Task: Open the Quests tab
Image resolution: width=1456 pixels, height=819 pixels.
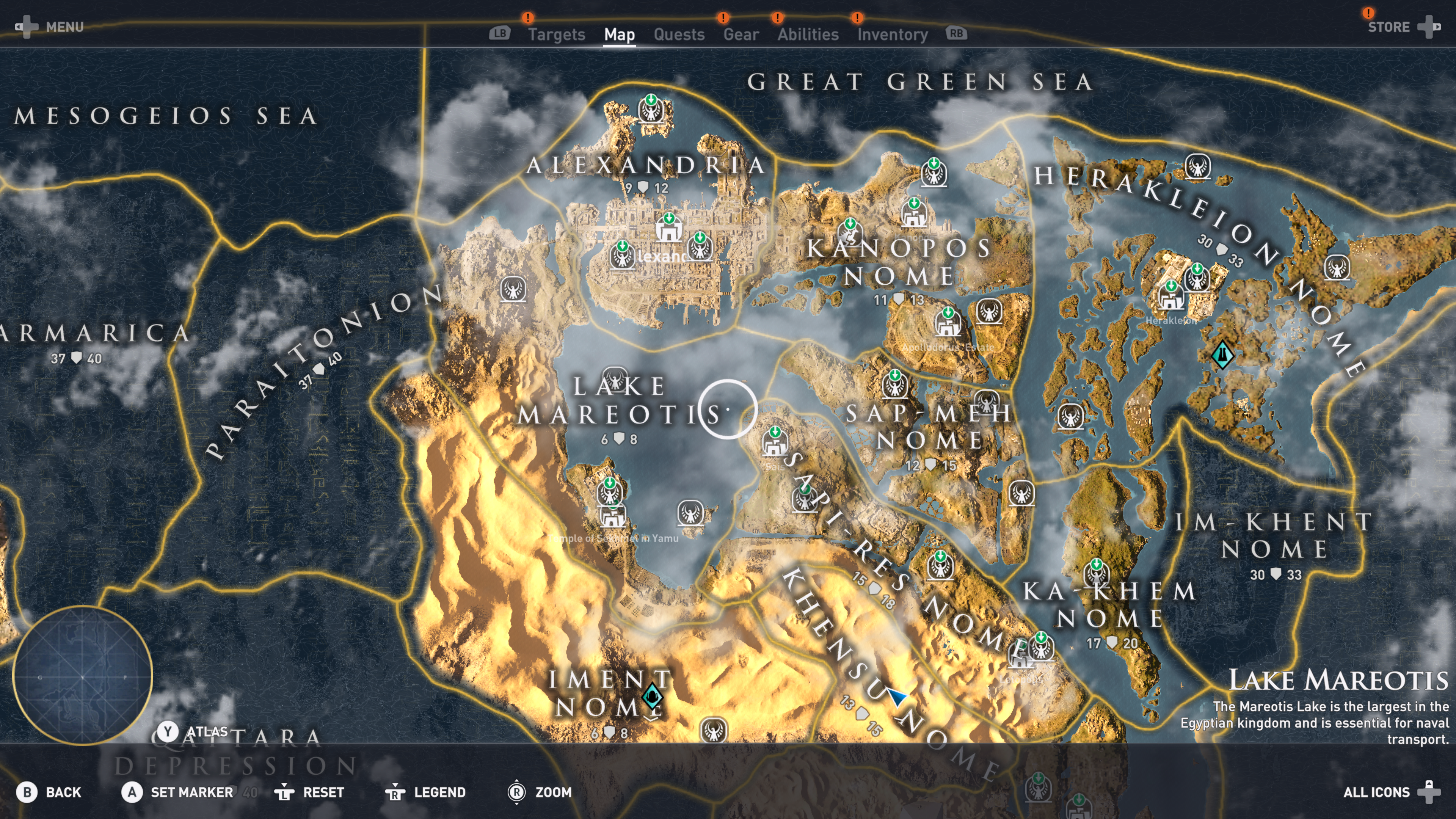Action: pos(679,35)
